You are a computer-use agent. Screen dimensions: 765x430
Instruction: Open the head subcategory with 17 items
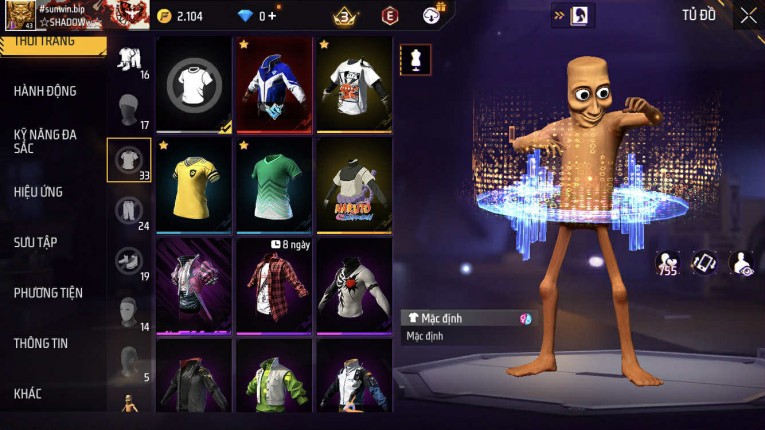(x=128, y=109)
